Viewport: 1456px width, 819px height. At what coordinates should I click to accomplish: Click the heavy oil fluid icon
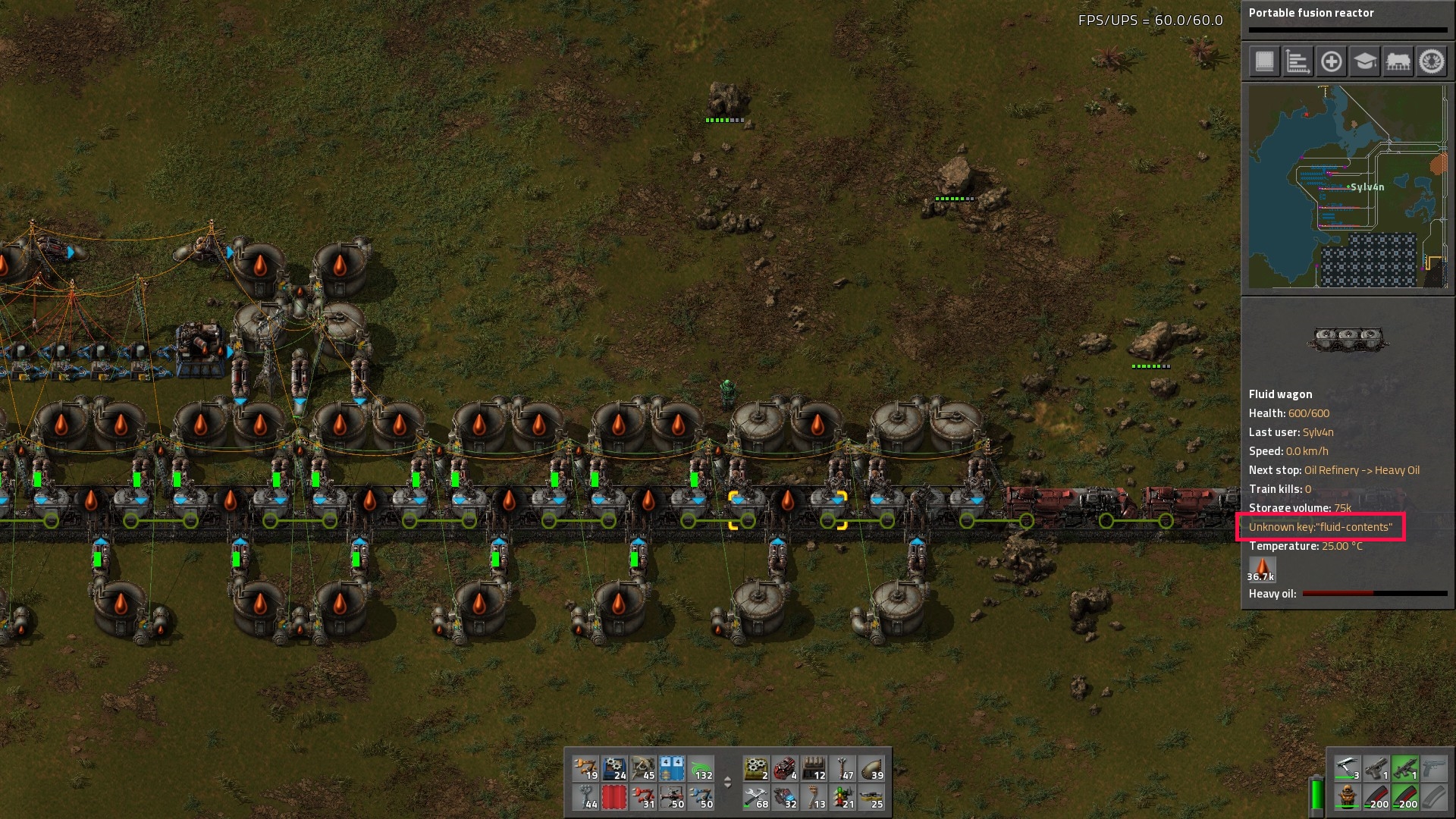[1262, 569]
